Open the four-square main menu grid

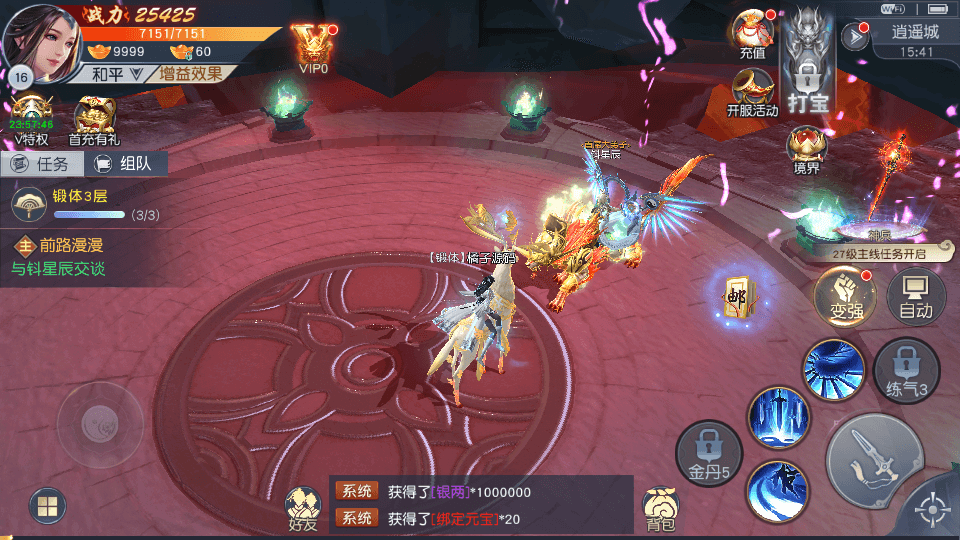(x=46, y=506)
